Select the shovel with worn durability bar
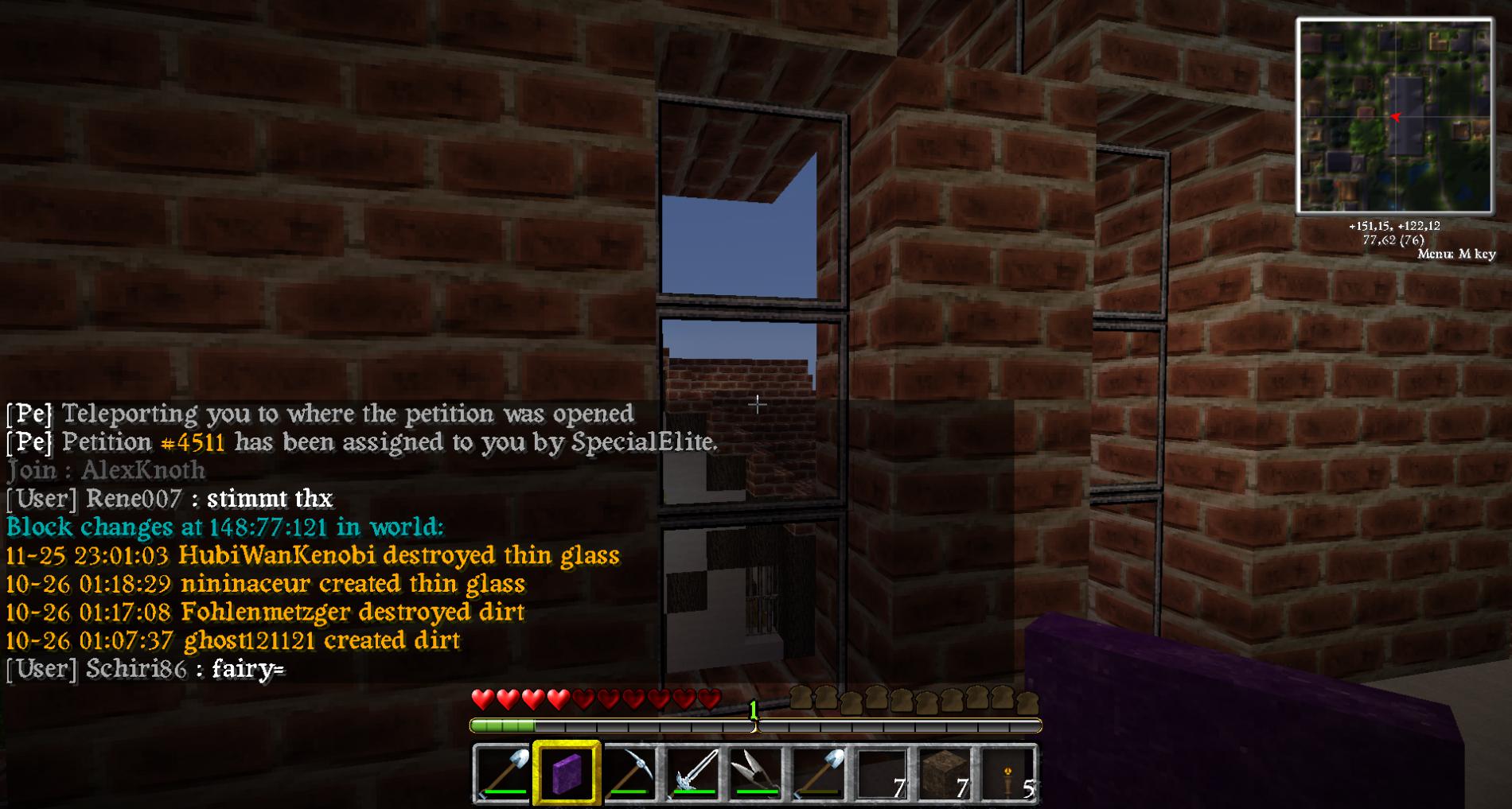Image resolution: width=1512 pixels, height=809 pixels. tap(819, 772)
